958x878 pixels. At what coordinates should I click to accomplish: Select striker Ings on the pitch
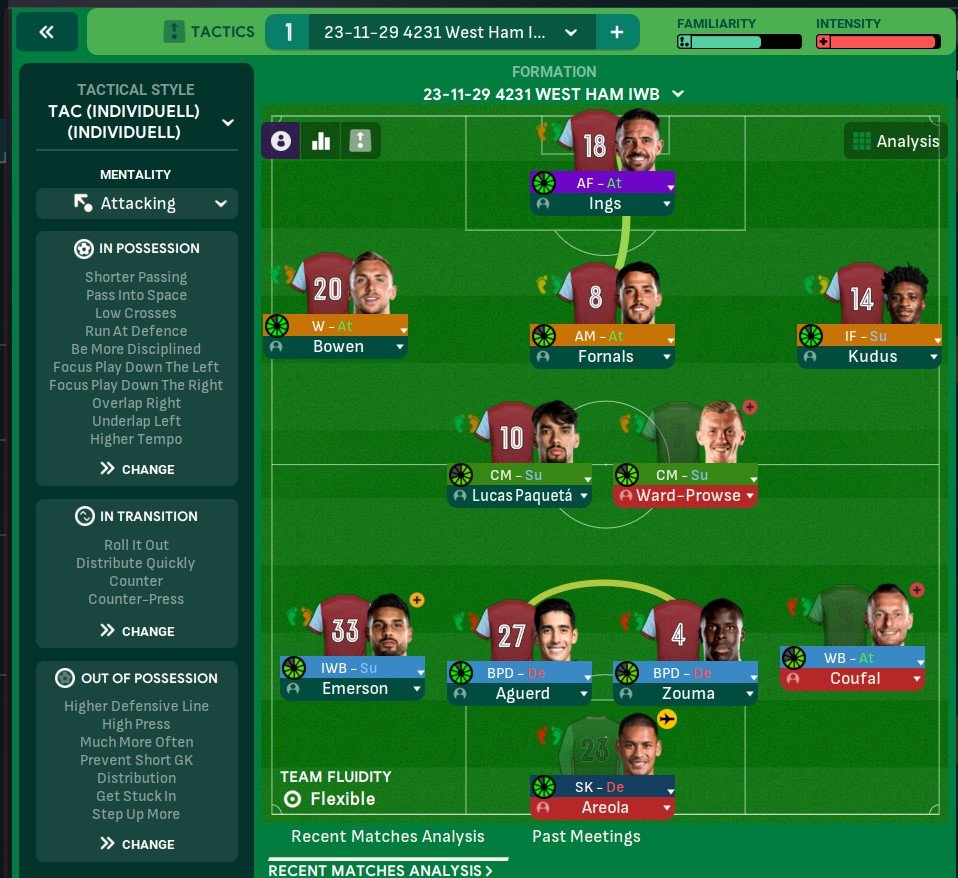click(x=605, y=204)
